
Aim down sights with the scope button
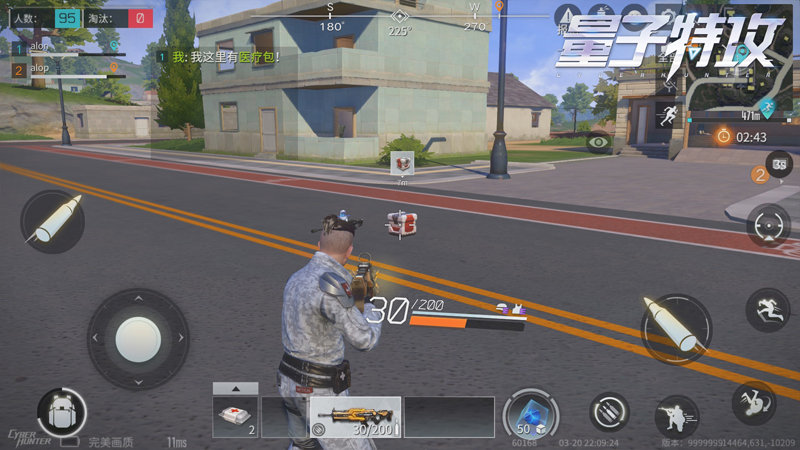(767, 225)
